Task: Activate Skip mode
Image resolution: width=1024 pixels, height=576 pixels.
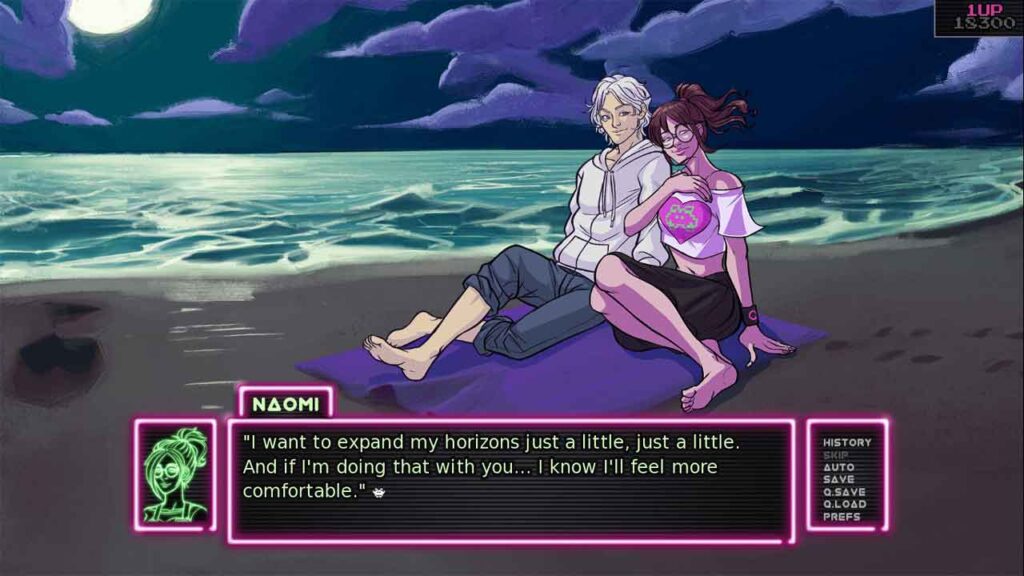Action: click(x=836, y=455)
